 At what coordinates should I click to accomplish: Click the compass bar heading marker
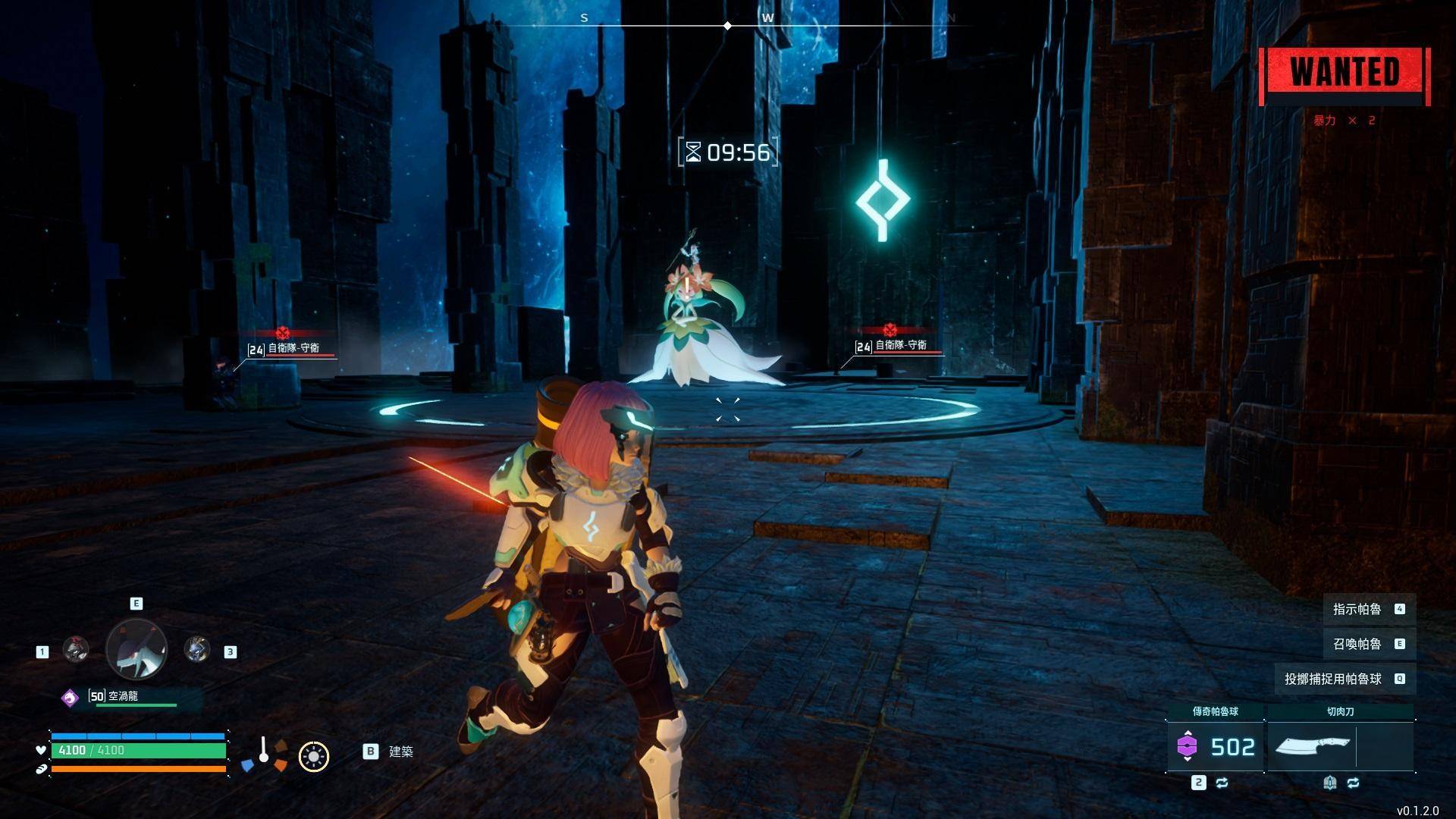[728, 26]
